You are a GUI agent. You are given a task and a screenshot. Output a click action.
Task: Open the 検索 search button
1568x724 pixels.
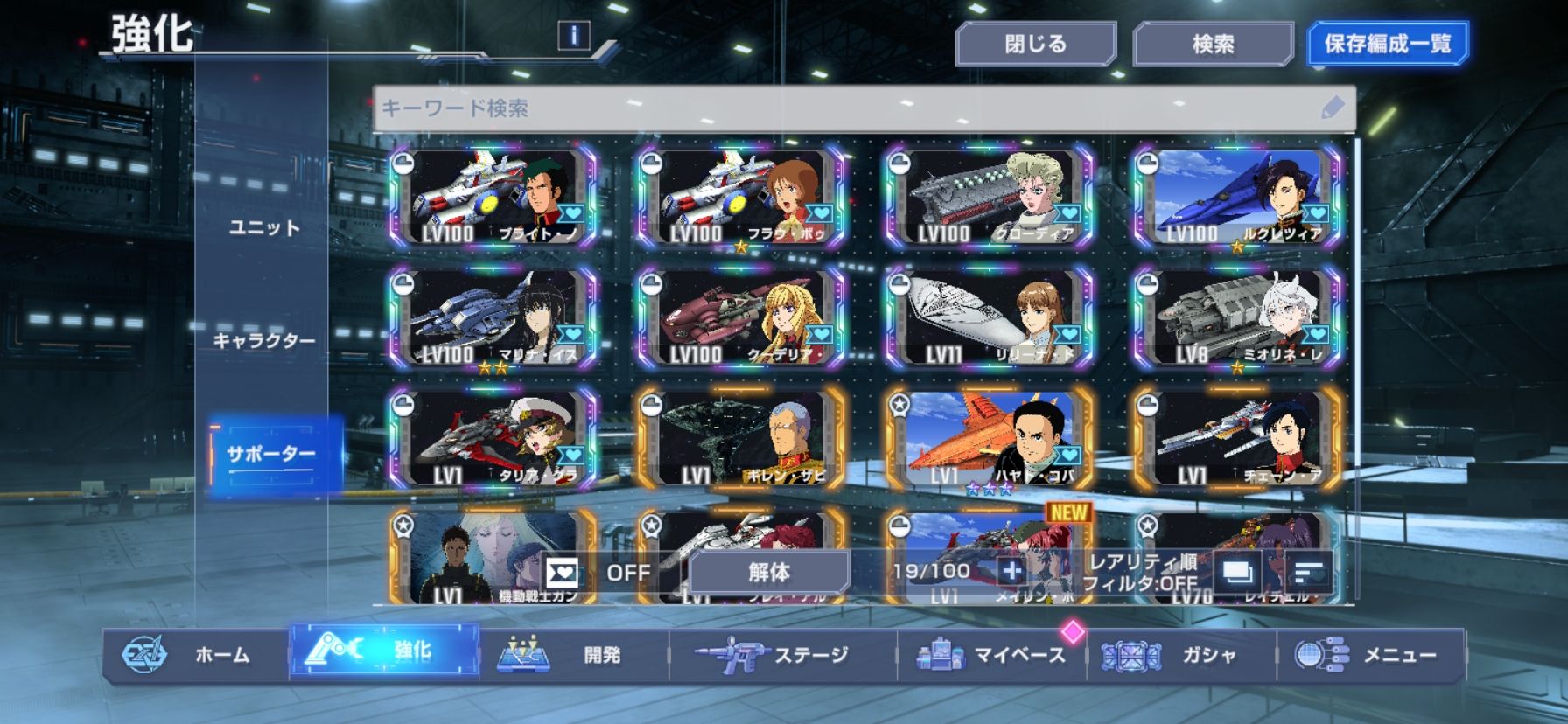[1213, 44]
